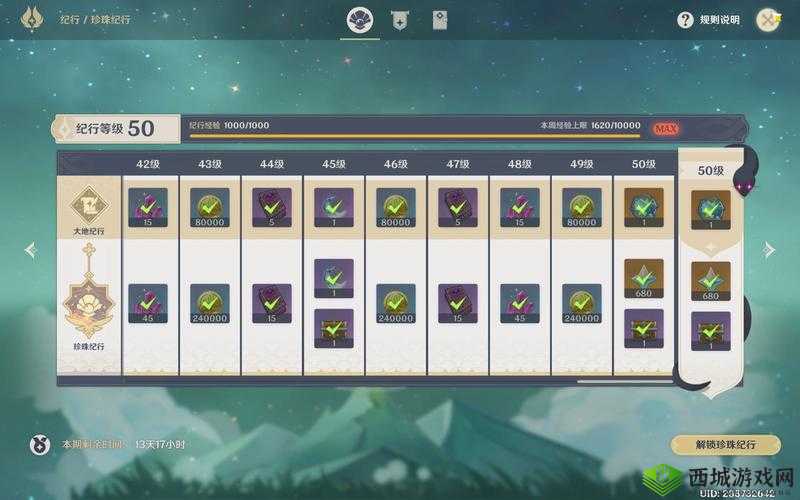Switch to the flag-with-plus missions tab
800x500 pixels.
401,20
